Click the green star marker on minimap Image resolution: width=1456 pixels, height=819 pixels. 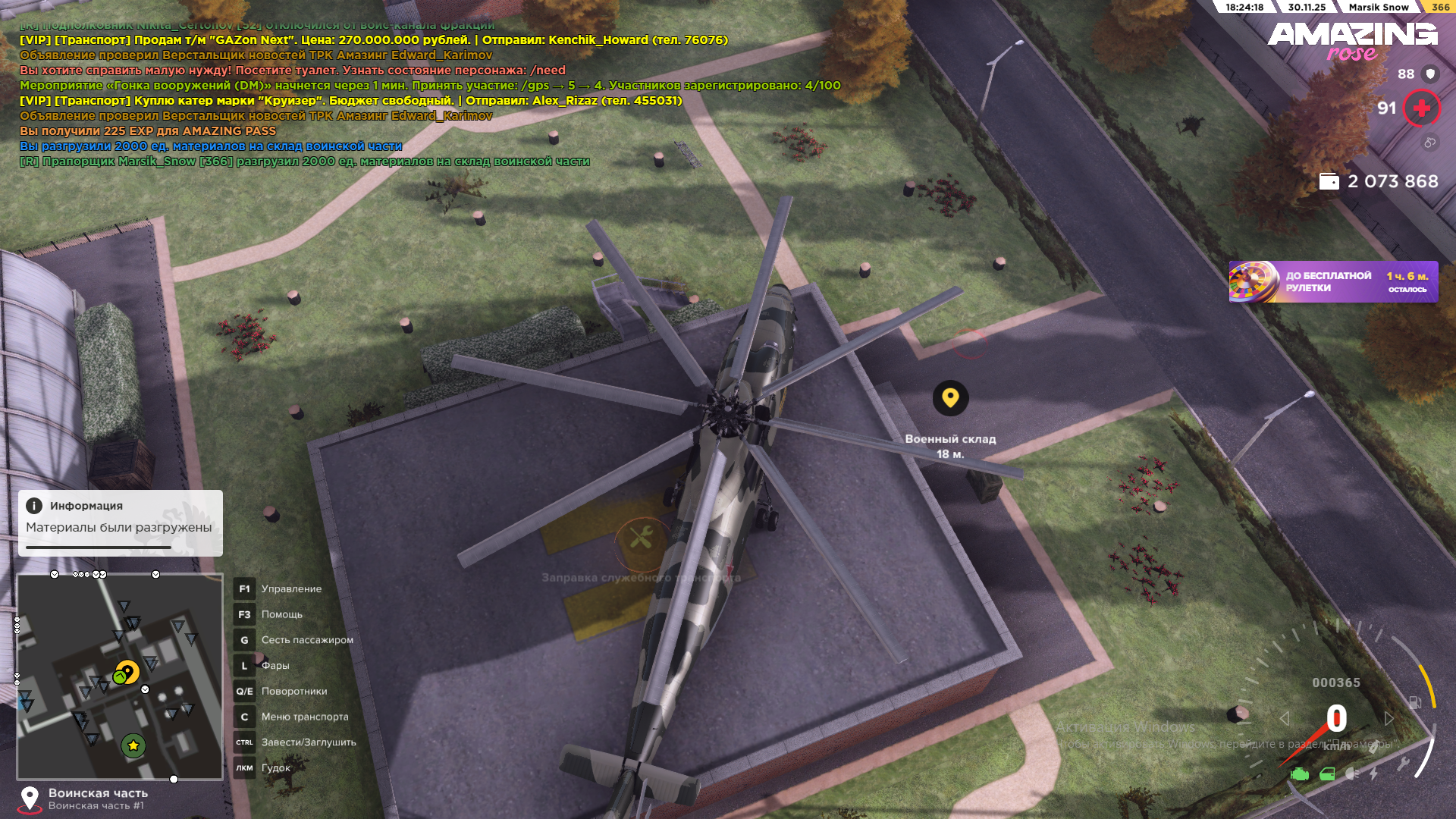(133, 745)
